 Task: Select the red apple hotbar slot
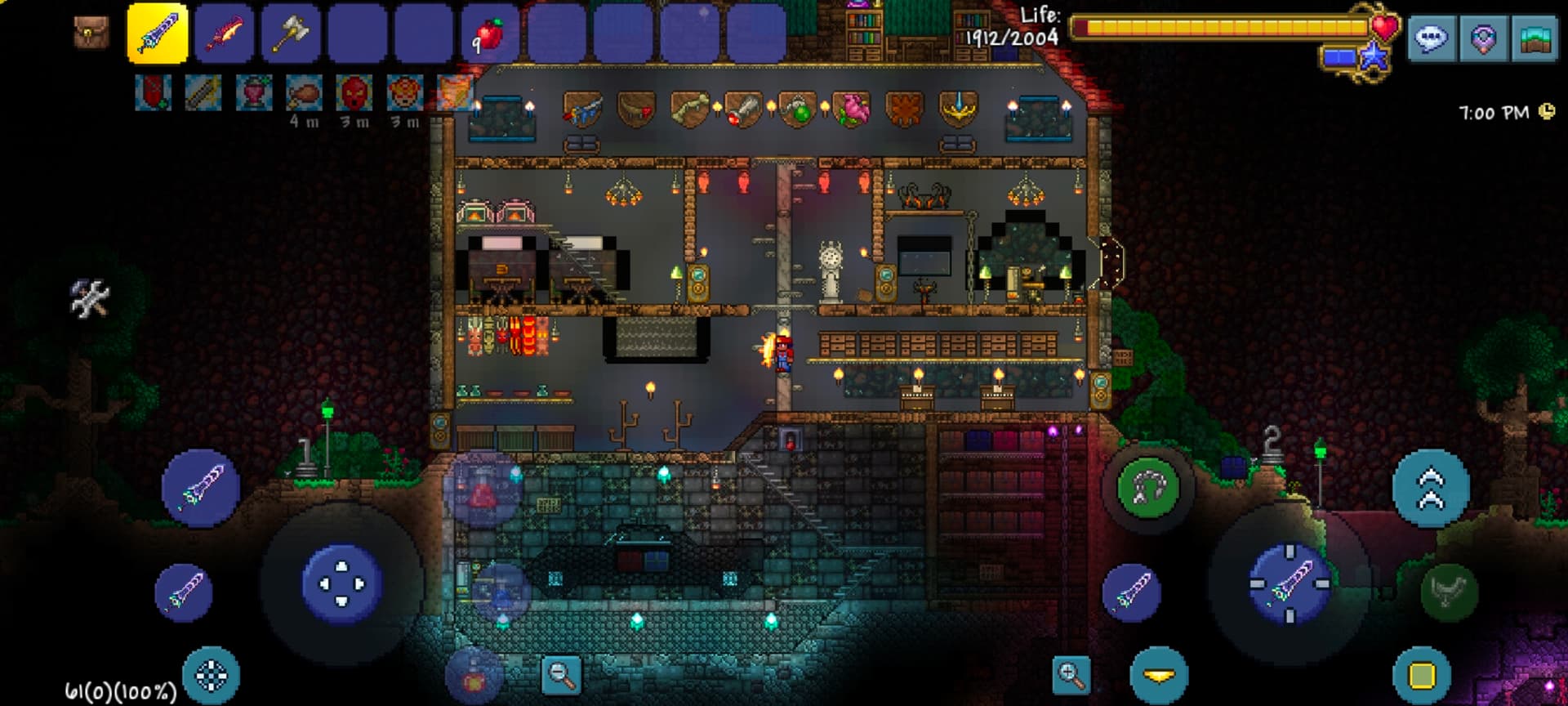pyautogui.click(x=490, y=34)
